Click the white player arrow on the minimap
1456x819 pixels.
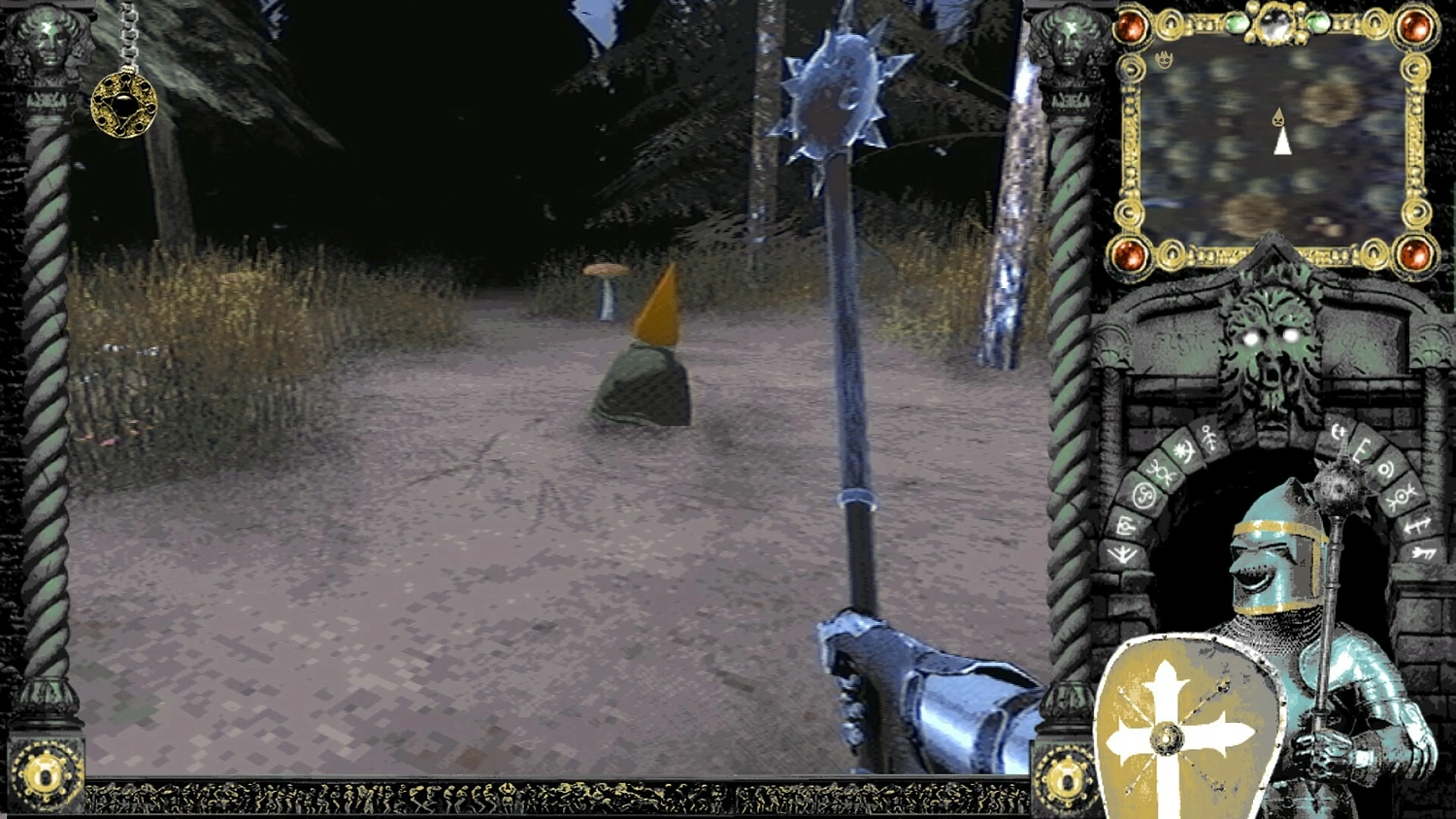point(1283,144)
